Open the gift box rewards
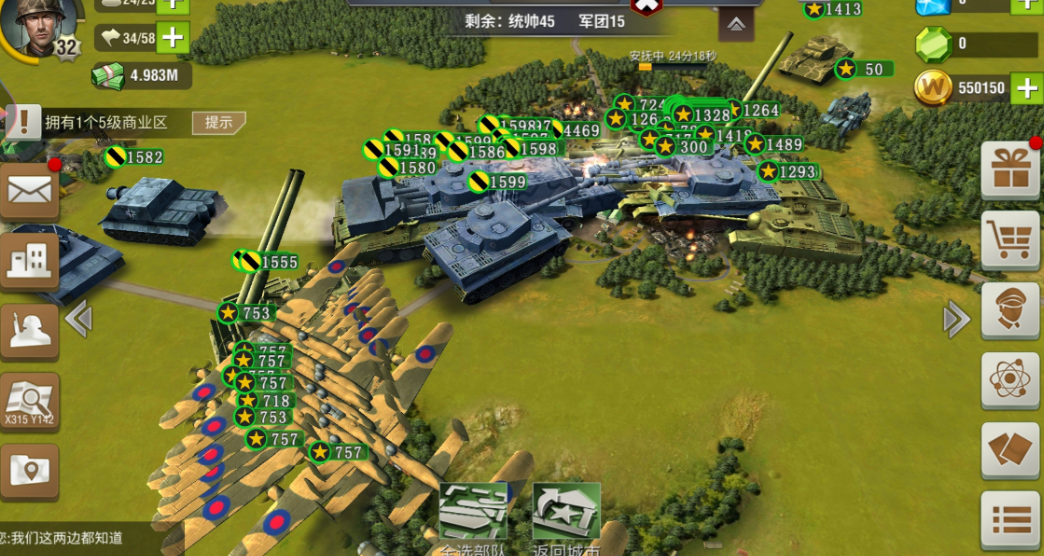 (x=1010, y=170)
